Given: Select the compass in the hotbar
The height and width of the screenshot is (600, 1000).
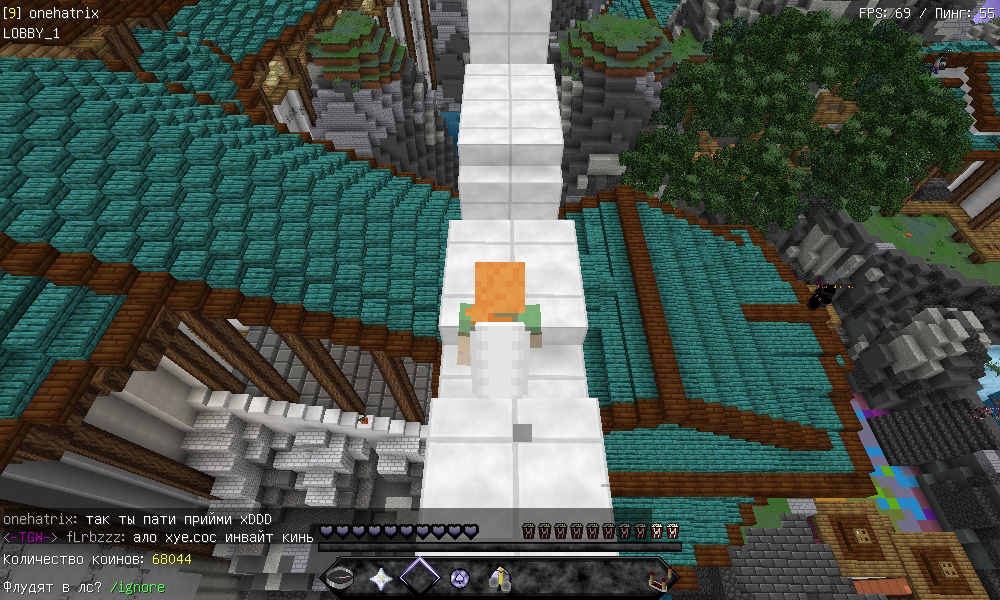Looking at the screenshot, I should 342,578.
